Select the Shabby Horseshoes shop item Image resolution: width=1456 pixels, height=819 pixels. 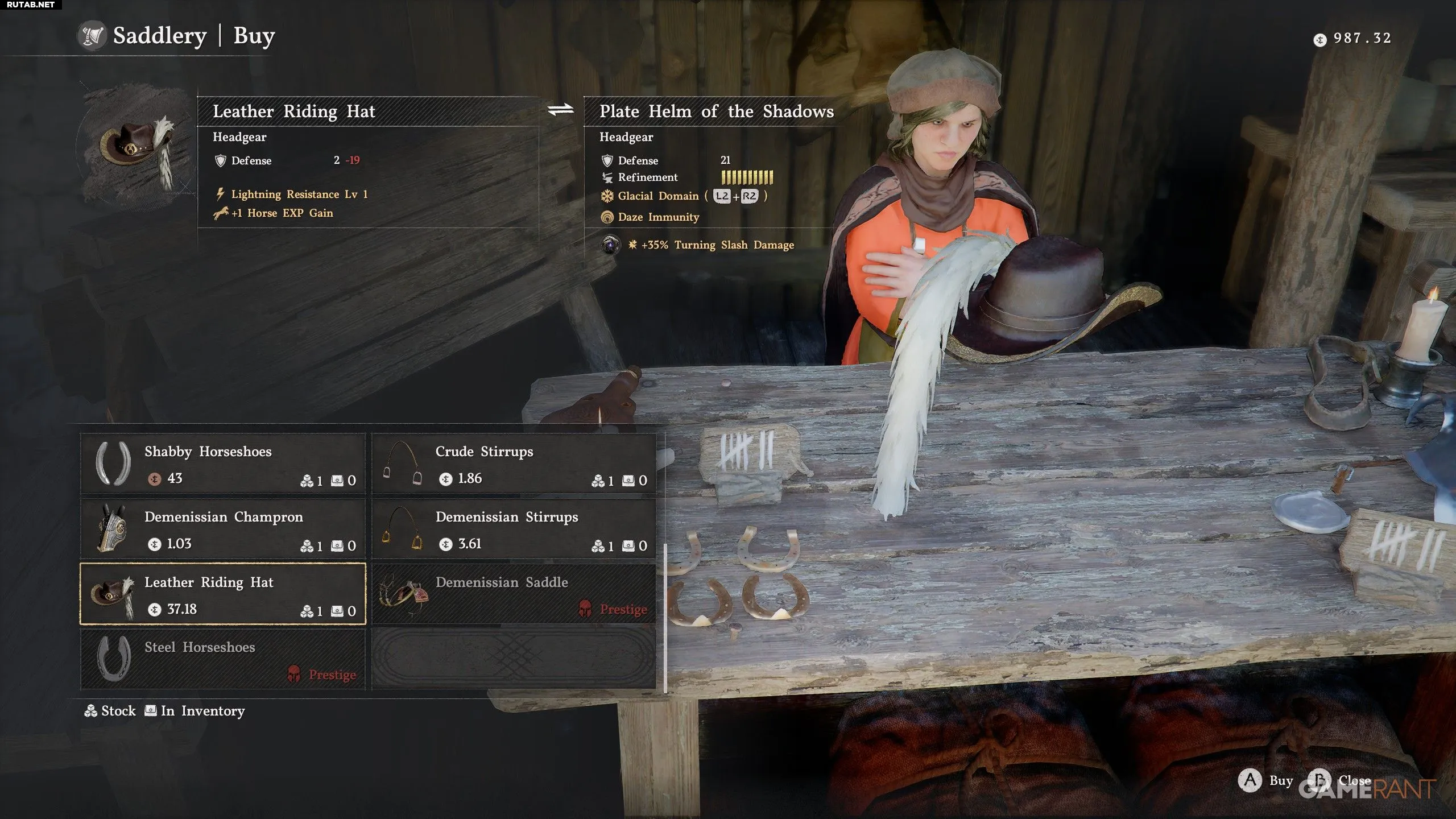223,464
